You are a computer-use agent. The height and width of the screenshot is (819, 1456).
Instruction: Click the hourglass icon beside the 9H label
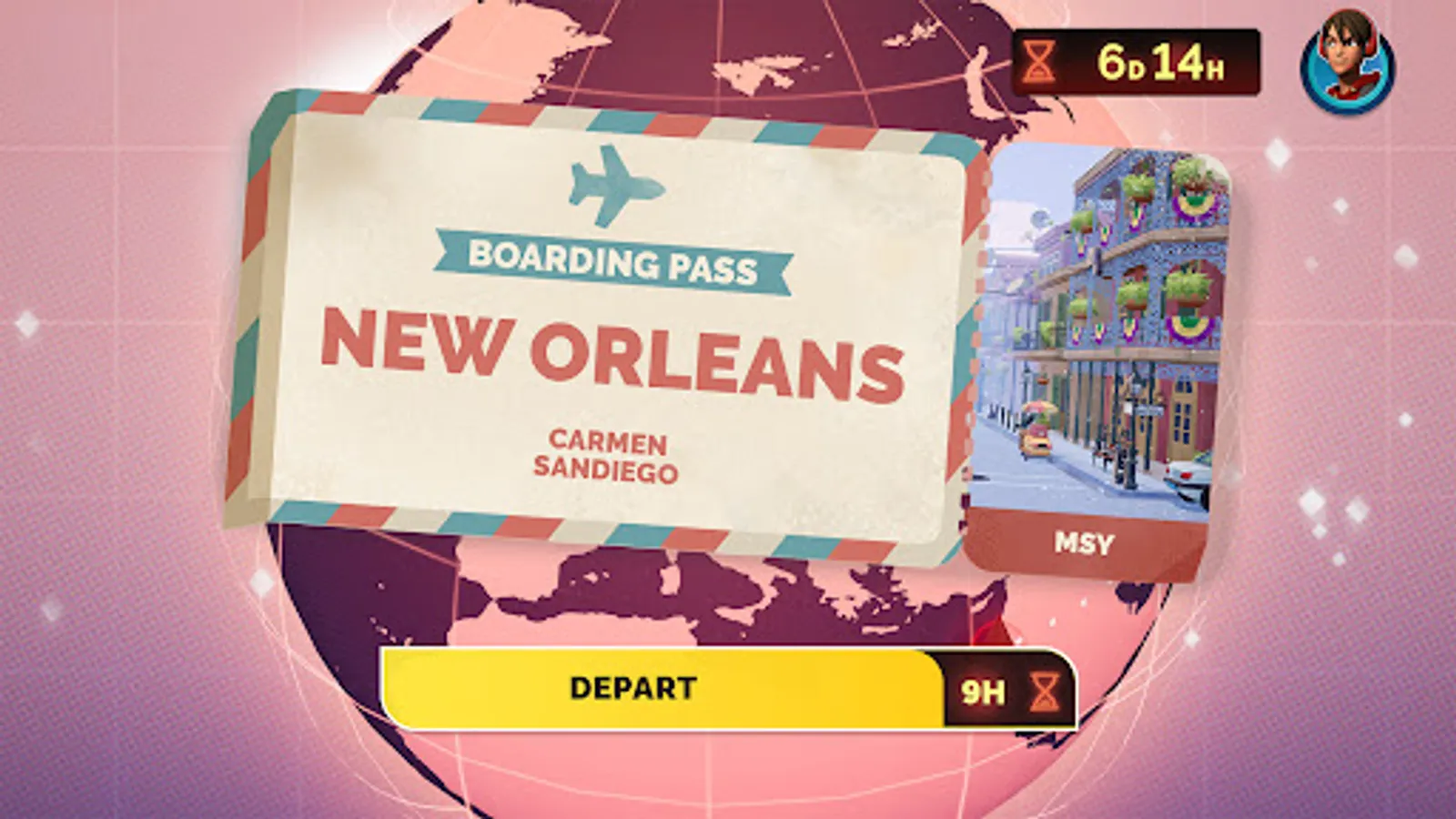point(1044,692)
